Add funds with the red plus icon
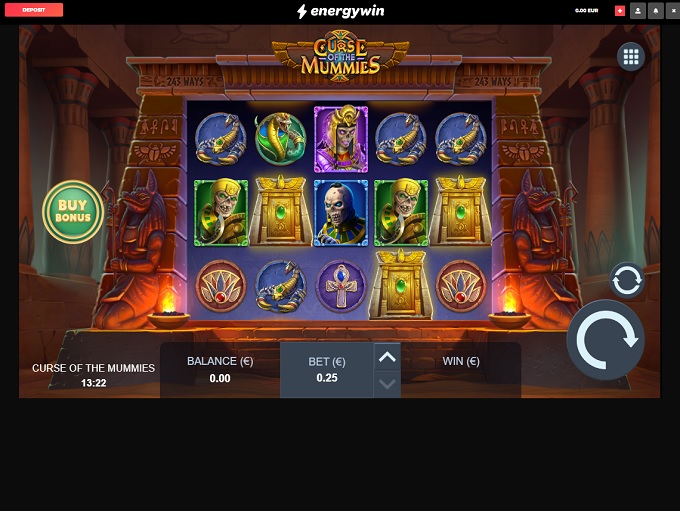 click(620, 10)
